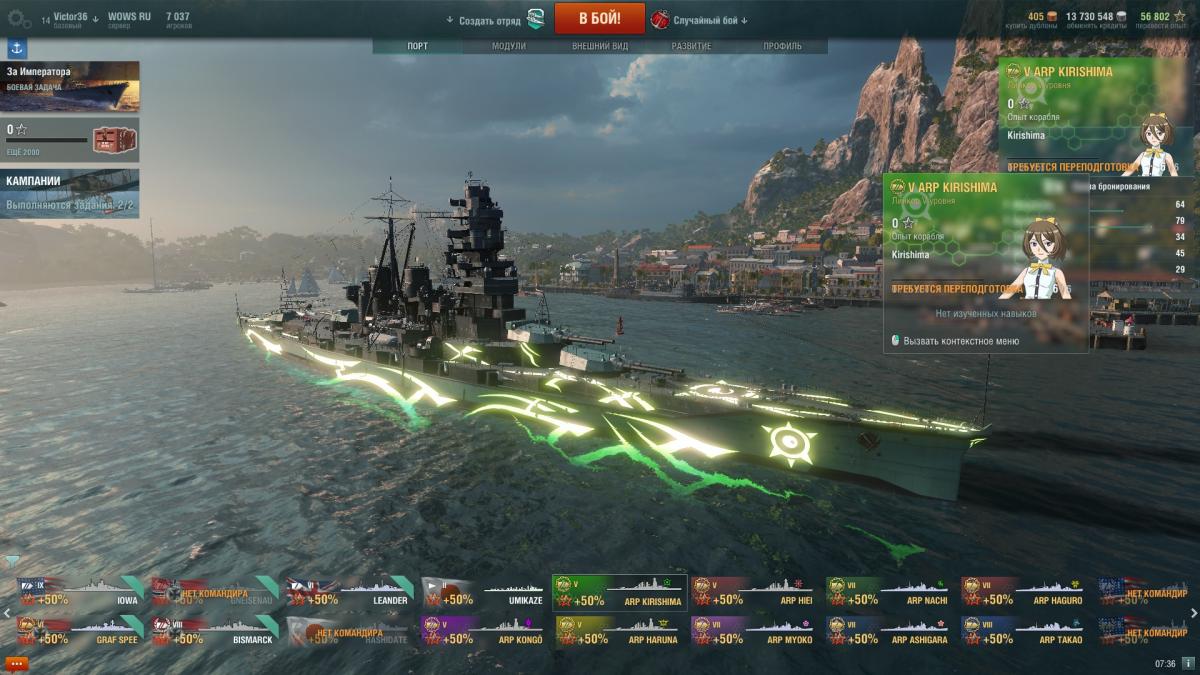
Task: Open the carousel filter funnel icon
Action: [x=12, y=561]
